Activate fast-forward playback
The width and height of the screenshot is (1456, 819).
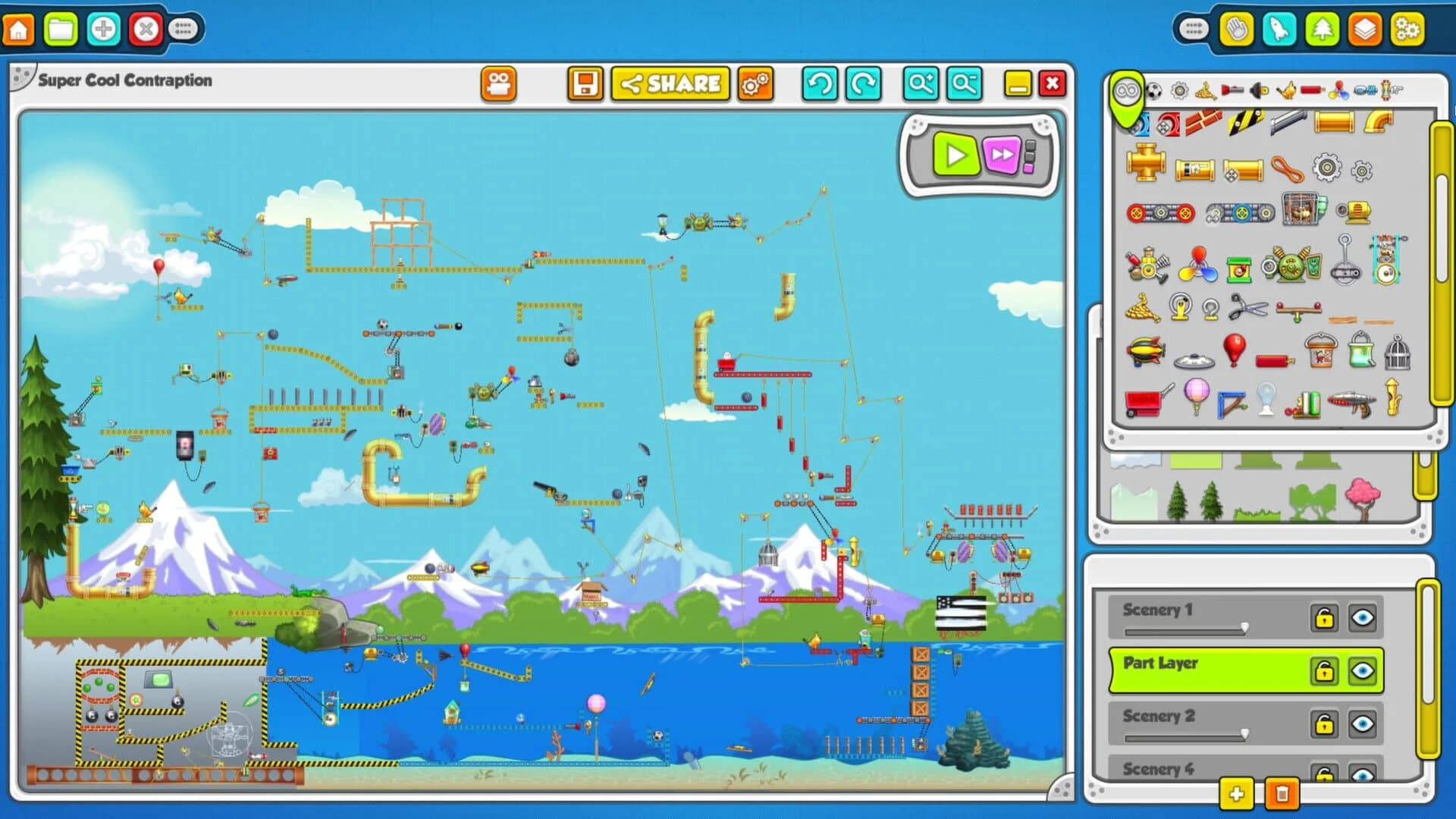(1003, 155)
